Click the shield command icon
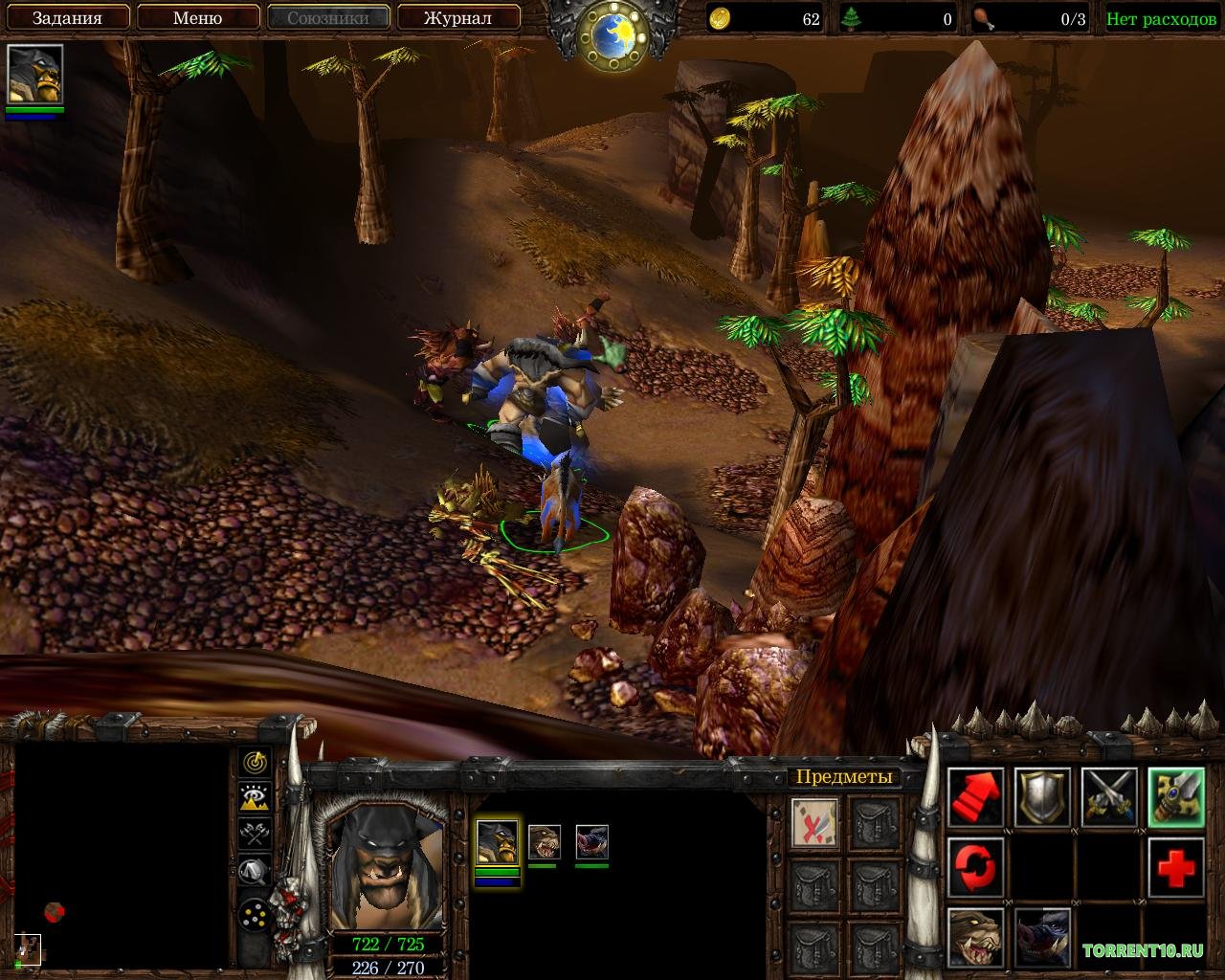 (1042, 797)
